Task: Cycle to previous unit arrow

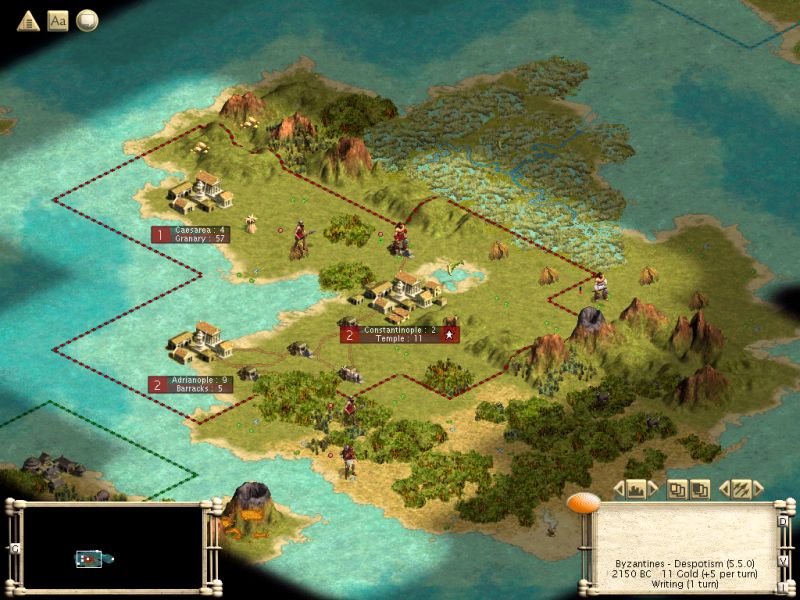Action: (722, 489)
